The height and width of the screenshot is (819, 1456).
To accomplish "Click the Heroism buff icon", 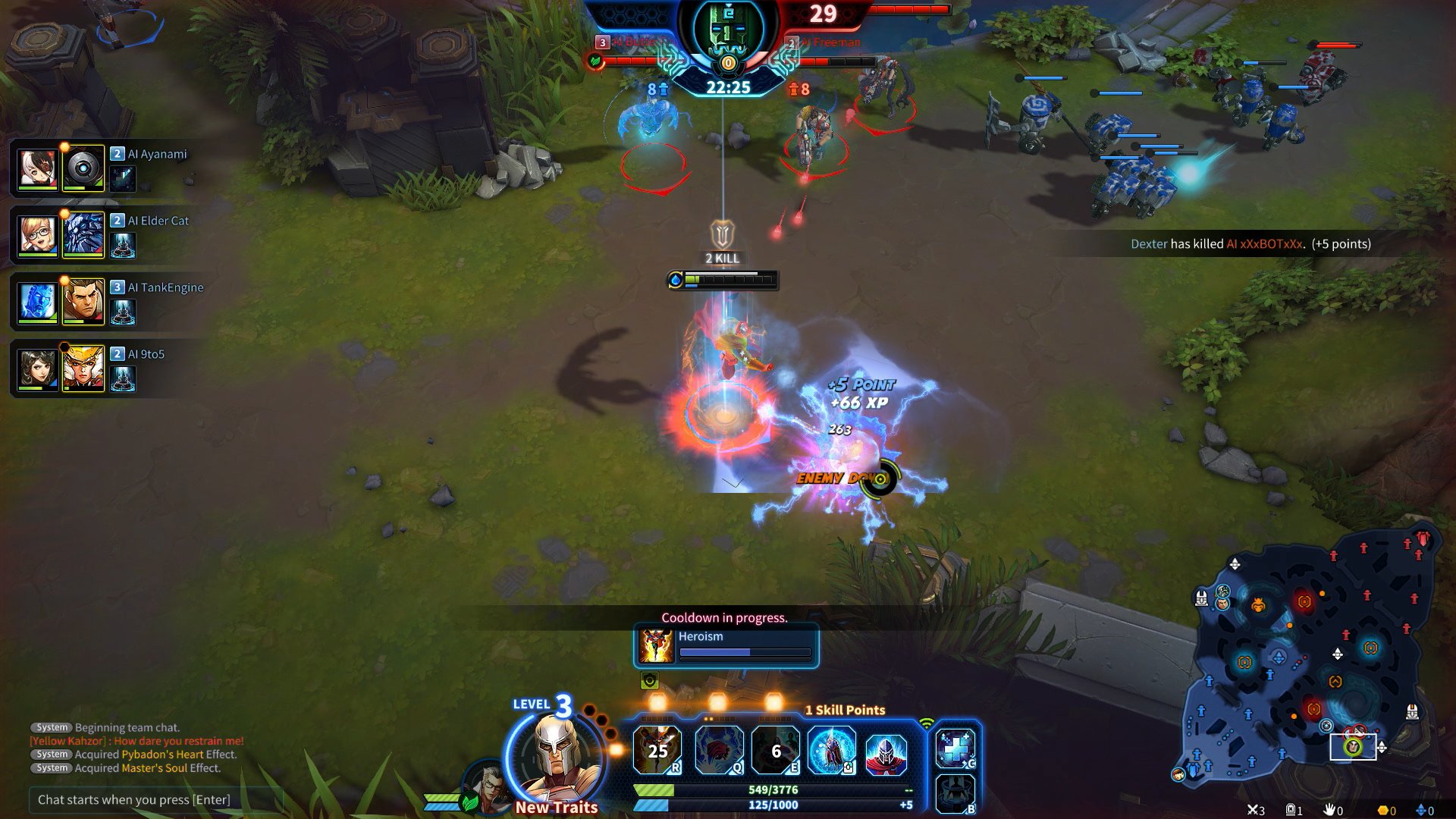I will (656, 645).
